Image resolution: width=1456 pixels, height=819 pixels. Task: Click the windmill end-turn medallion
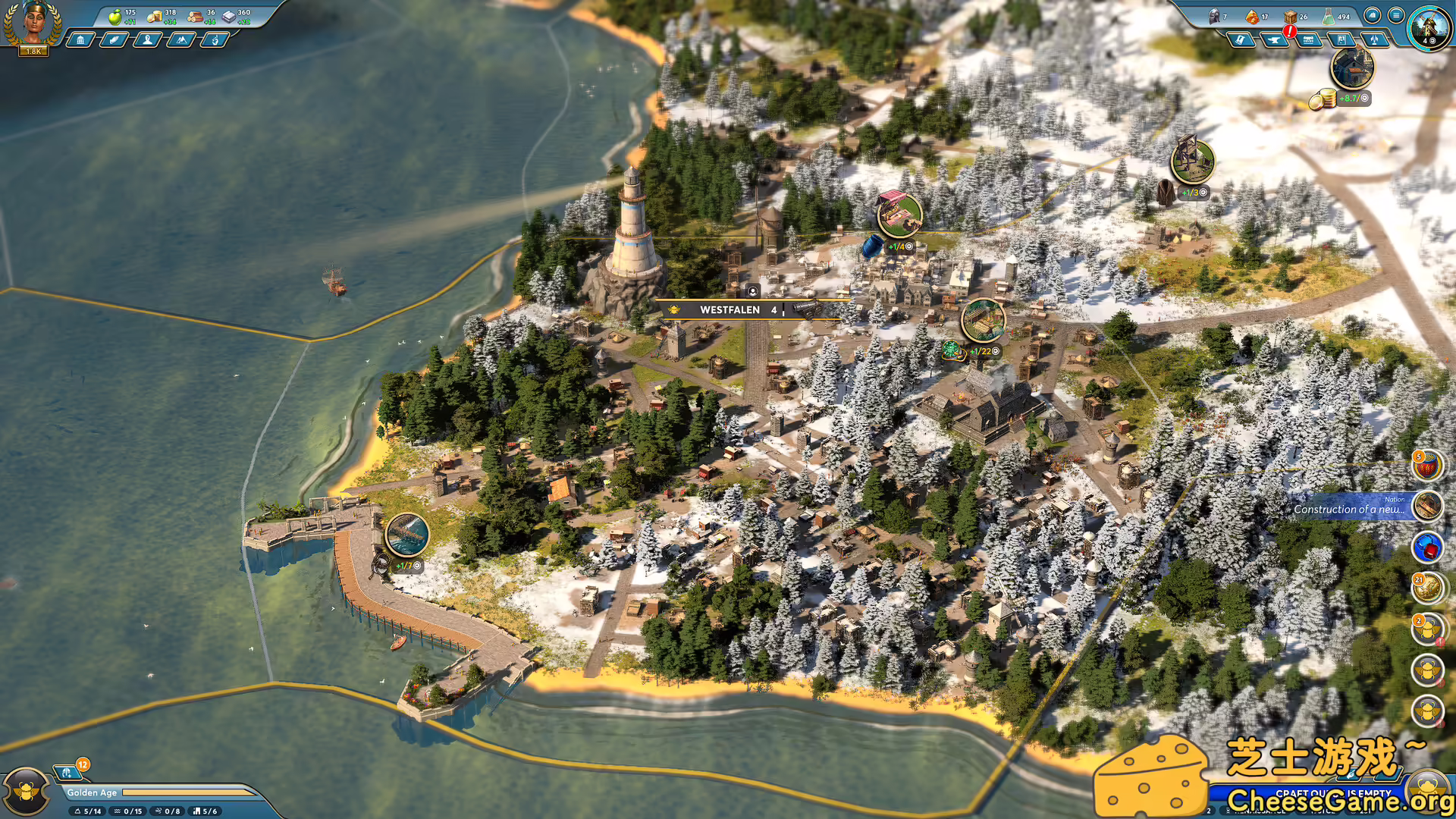[1429, 27]
